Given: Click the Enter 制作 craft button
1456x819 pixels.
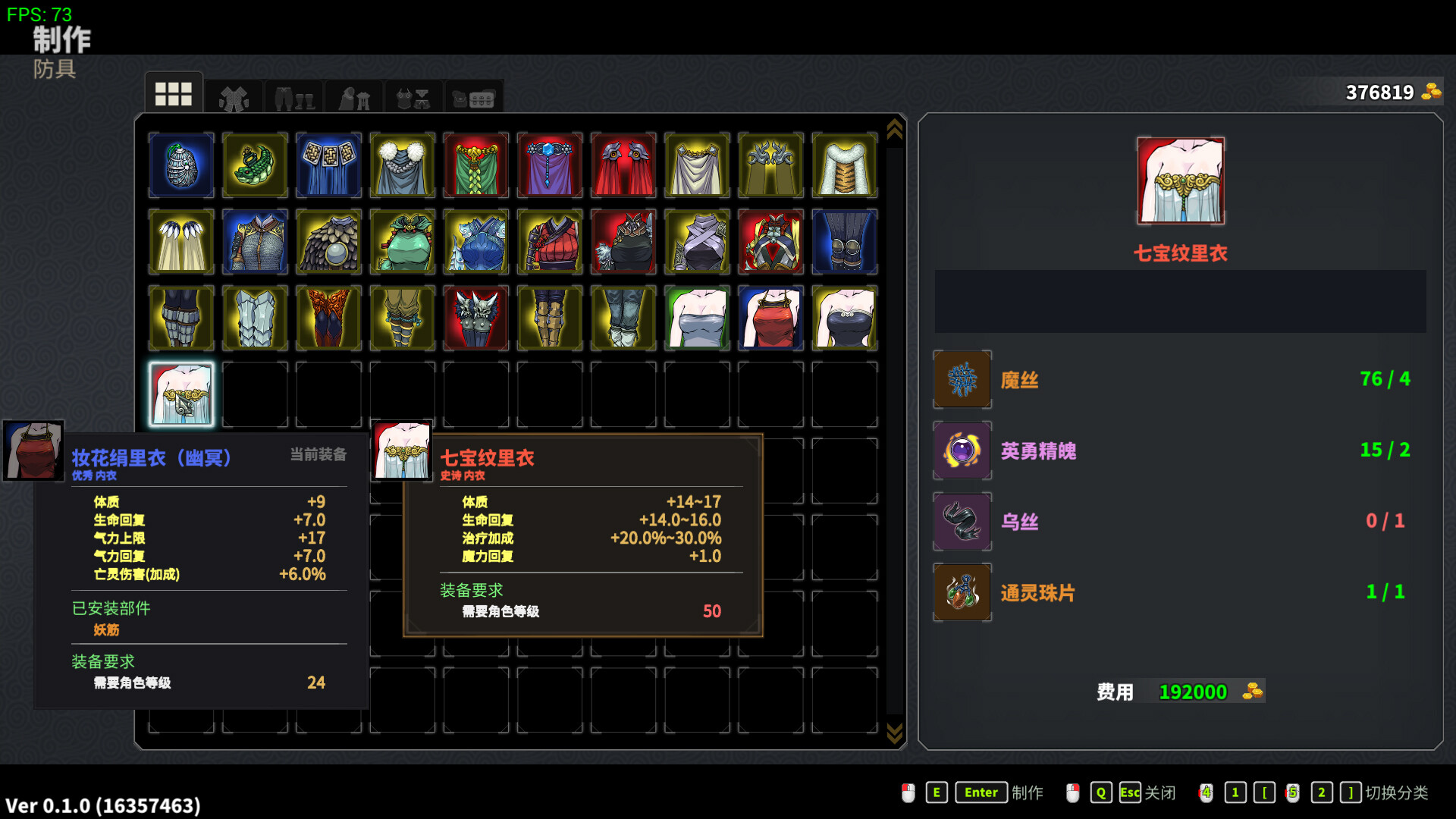Looking at the screenshot, I should (x=981, y=792).
